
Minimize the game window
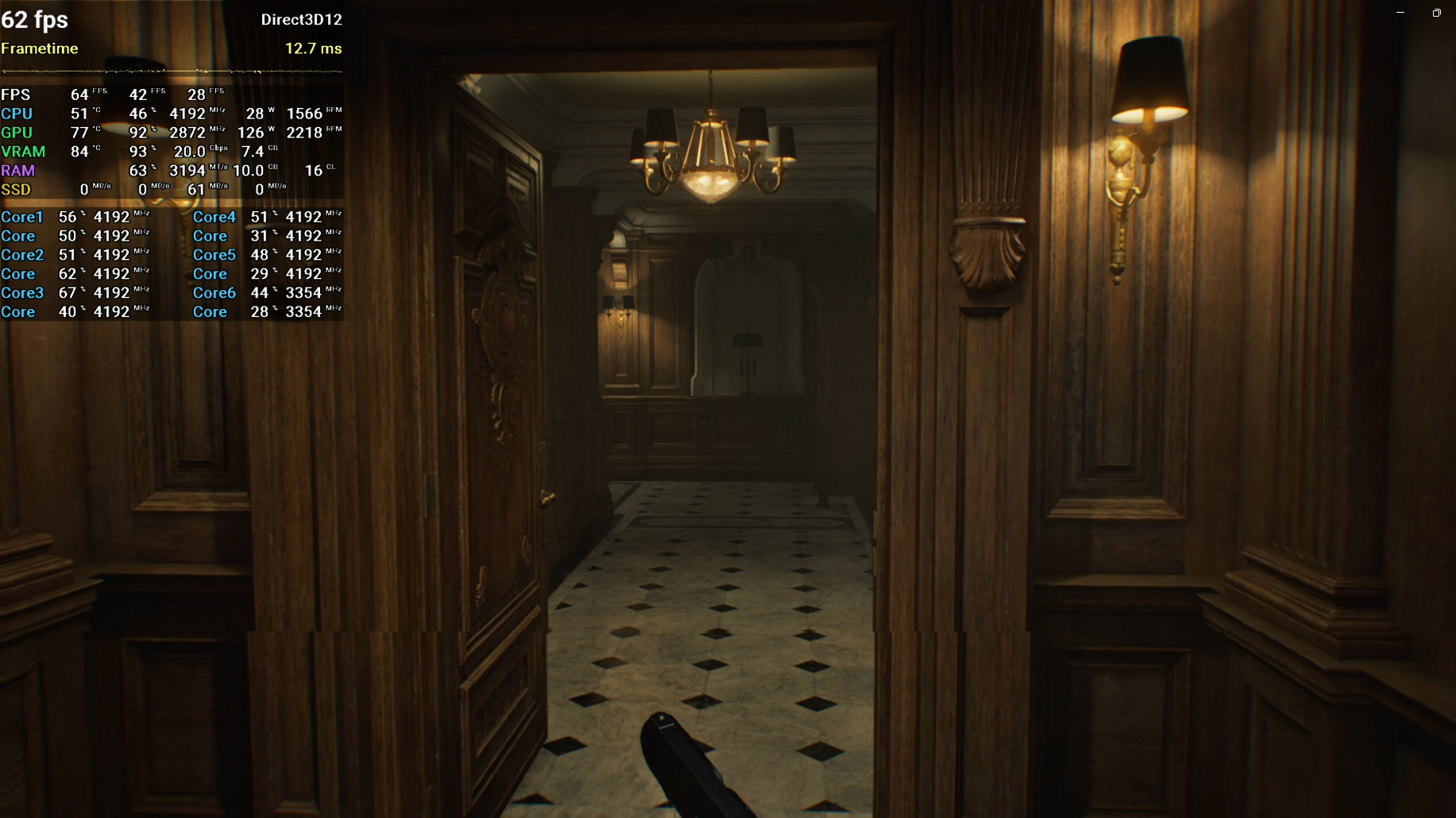click(1400, 13)
